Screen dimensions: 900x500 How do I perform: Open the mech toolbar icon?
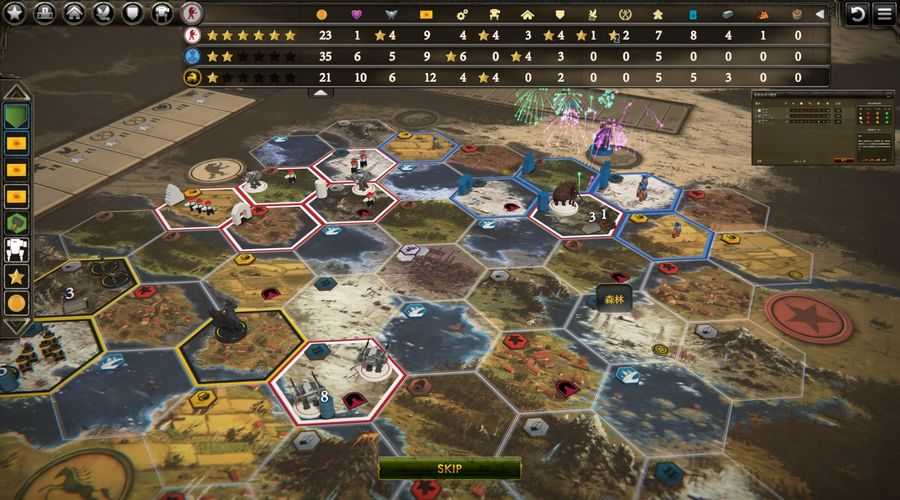tap(160, 13)
